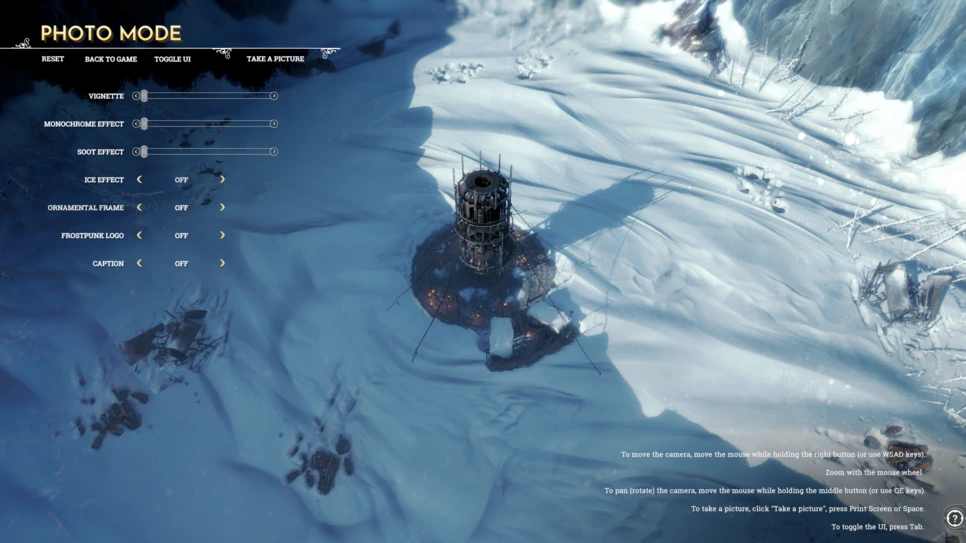Image resolution: width=966 pixels, height=543 pixels.
Task: Click the Vignette slider handle
Action: [x=144, y=96]
